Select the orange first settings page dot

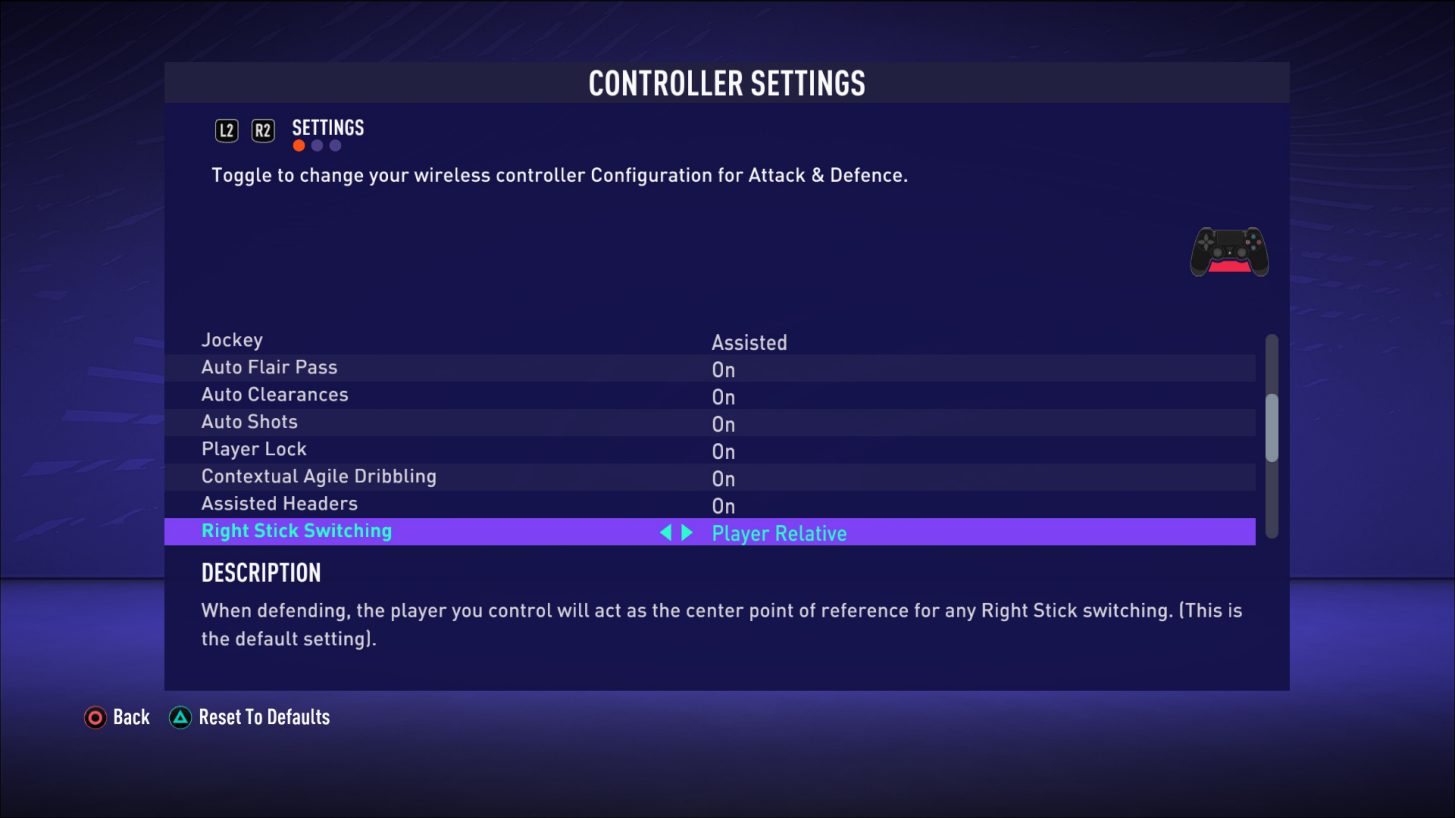(298, 145)
